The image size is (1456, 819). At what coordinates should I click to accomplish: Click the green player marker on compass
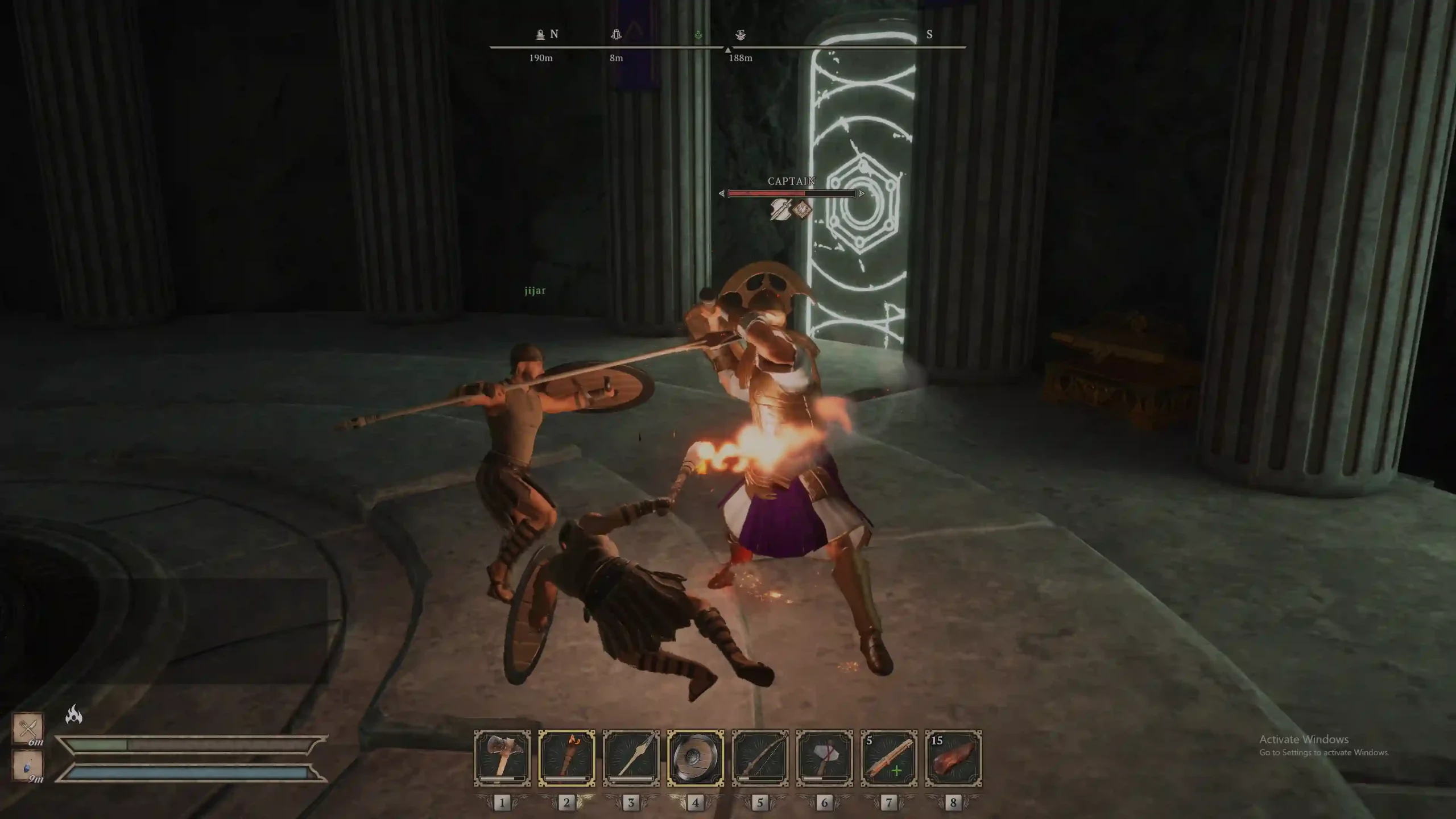[698, 35]
